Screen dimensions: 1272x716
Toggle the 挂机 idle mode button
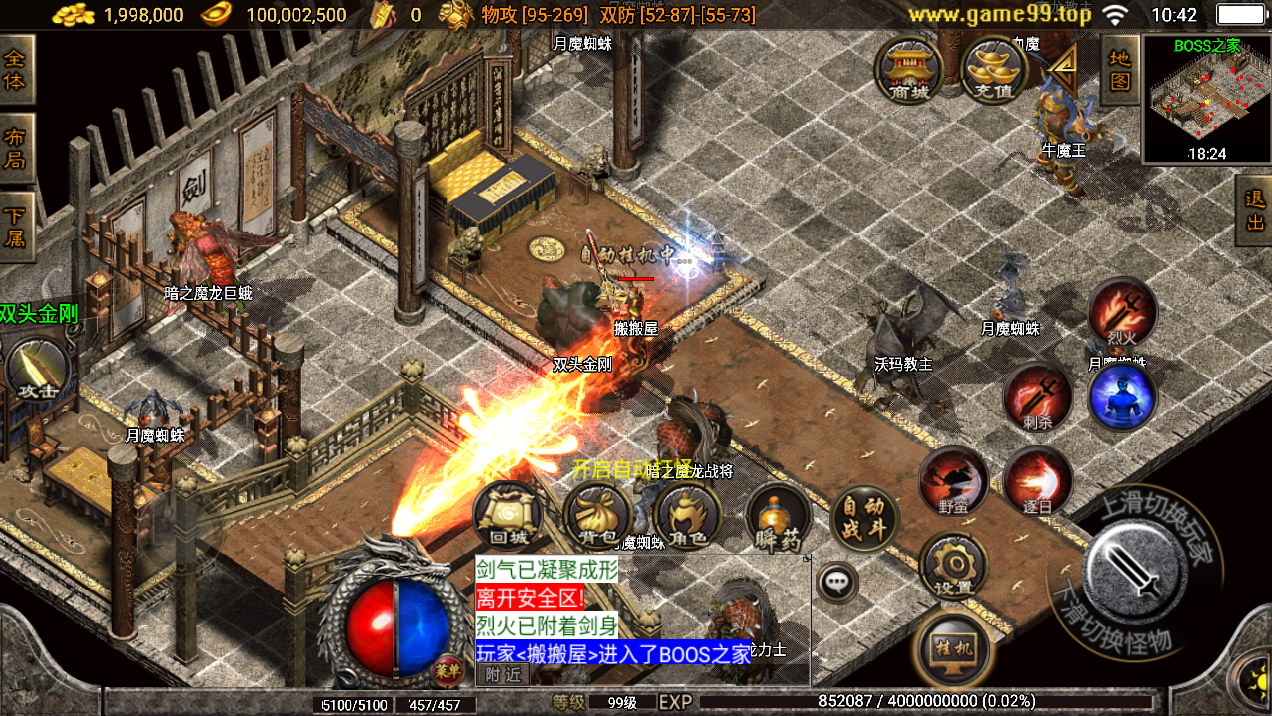point(952,645)
